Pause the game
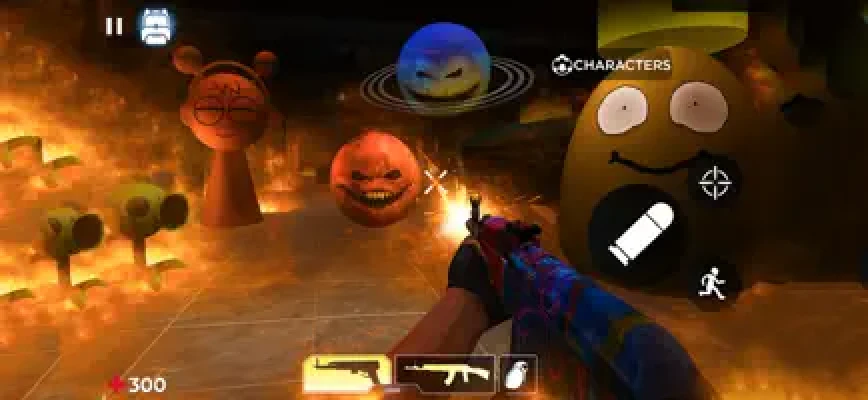 click(114, 26)
